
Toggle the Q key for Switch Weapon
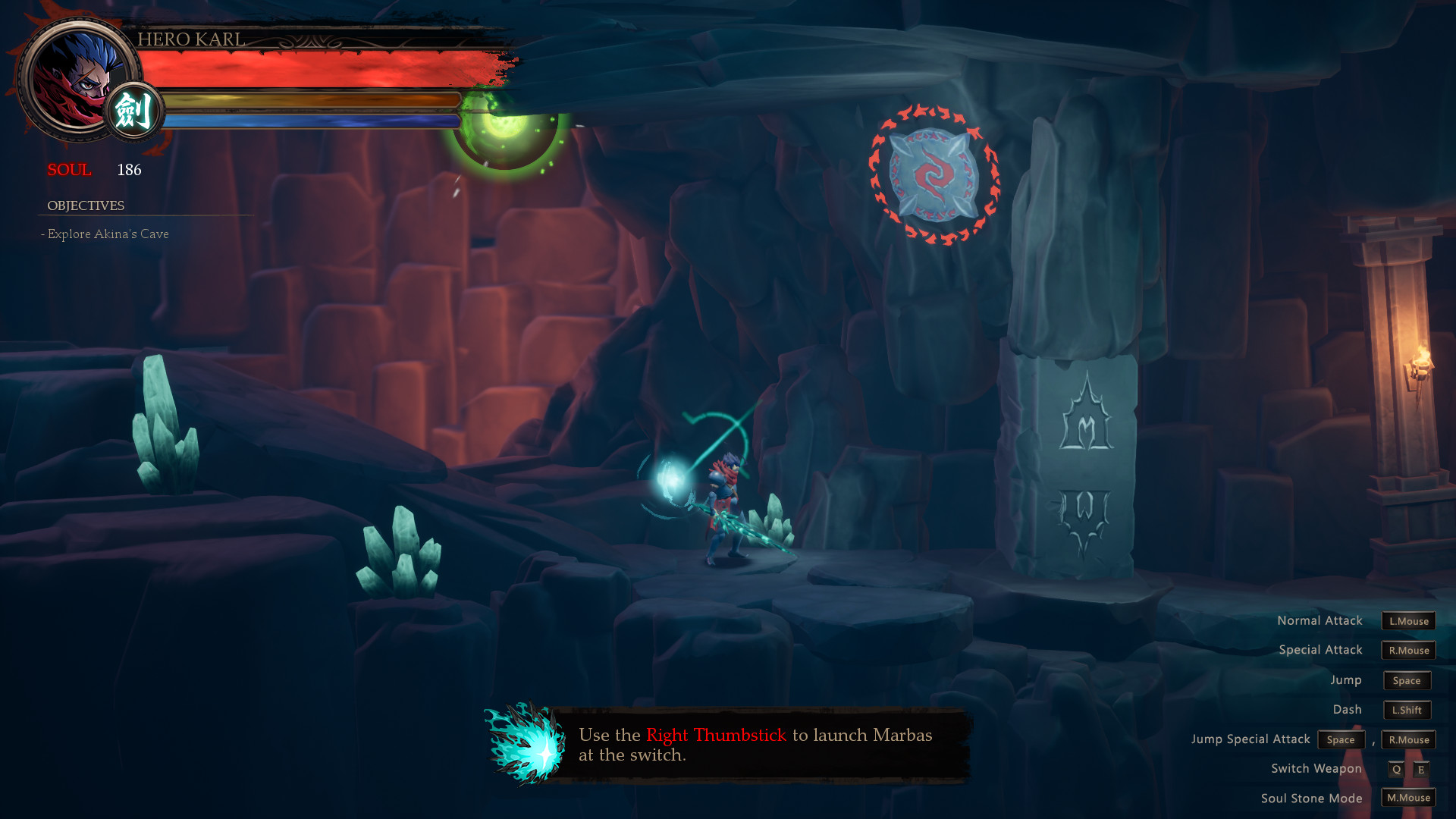1396,768
